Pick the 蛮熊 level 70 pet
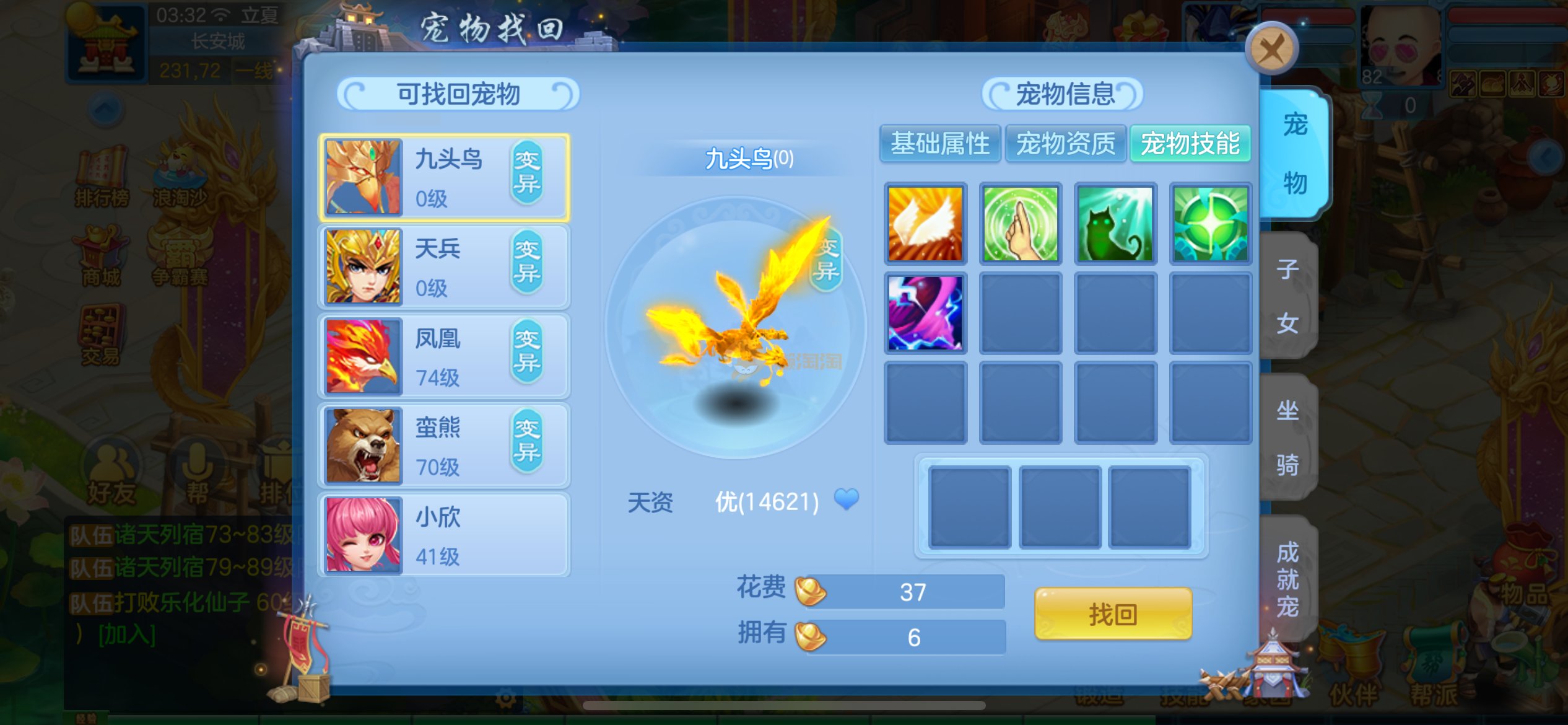 click(443, 446)
